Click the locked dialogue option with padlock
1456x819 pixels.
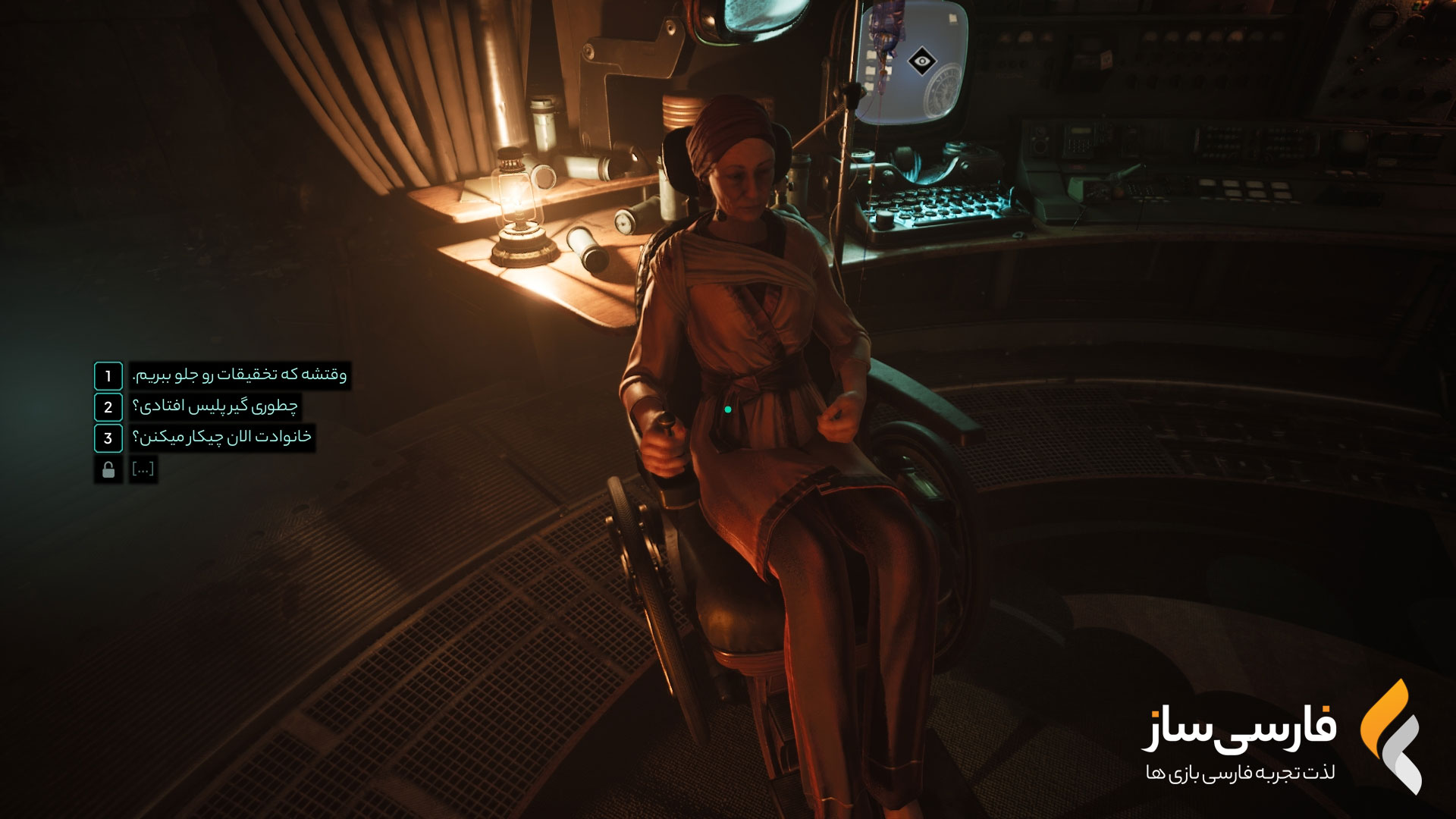[143, 469]
